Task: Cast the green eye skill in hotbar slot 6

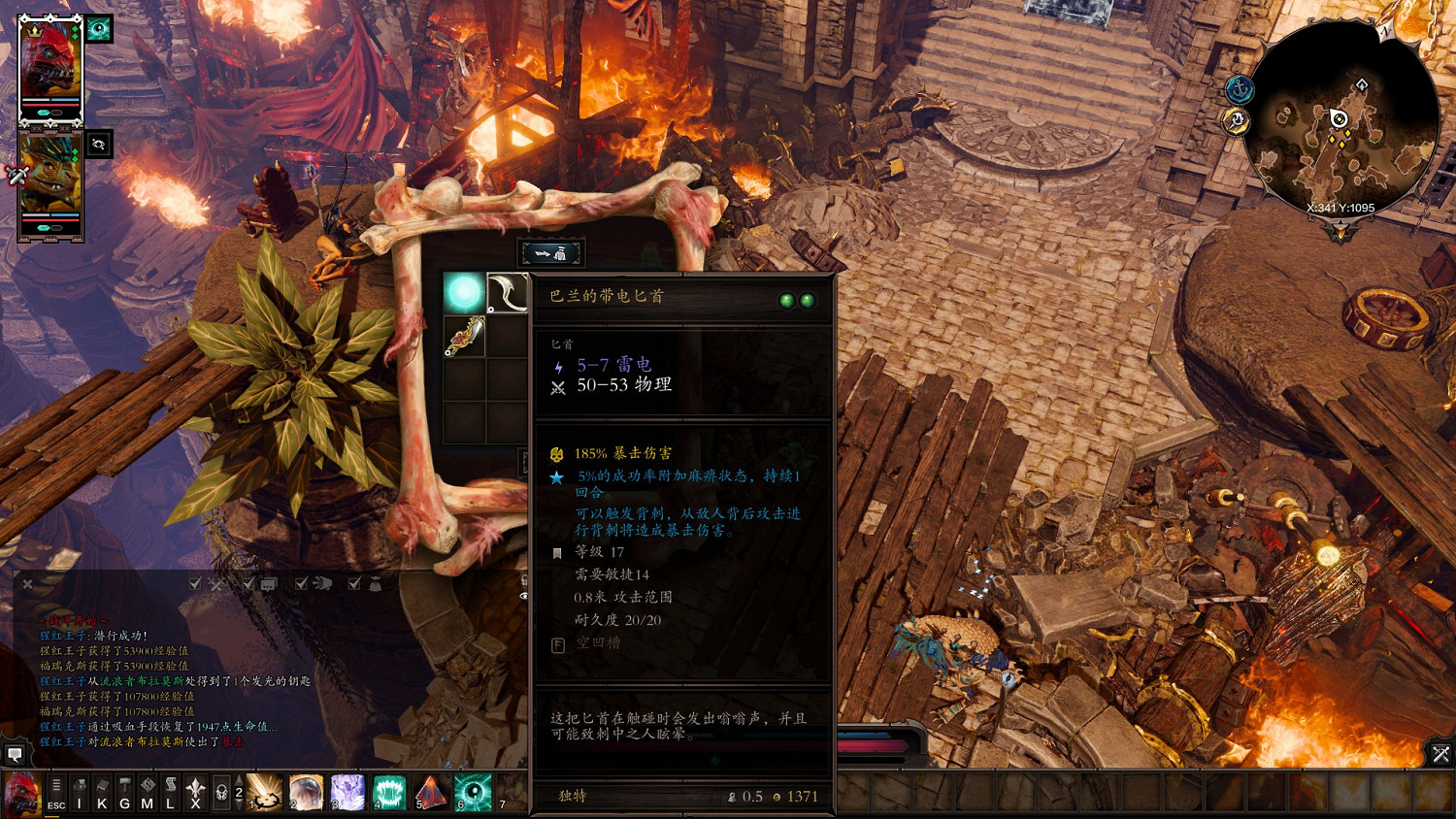Action: 471,790
